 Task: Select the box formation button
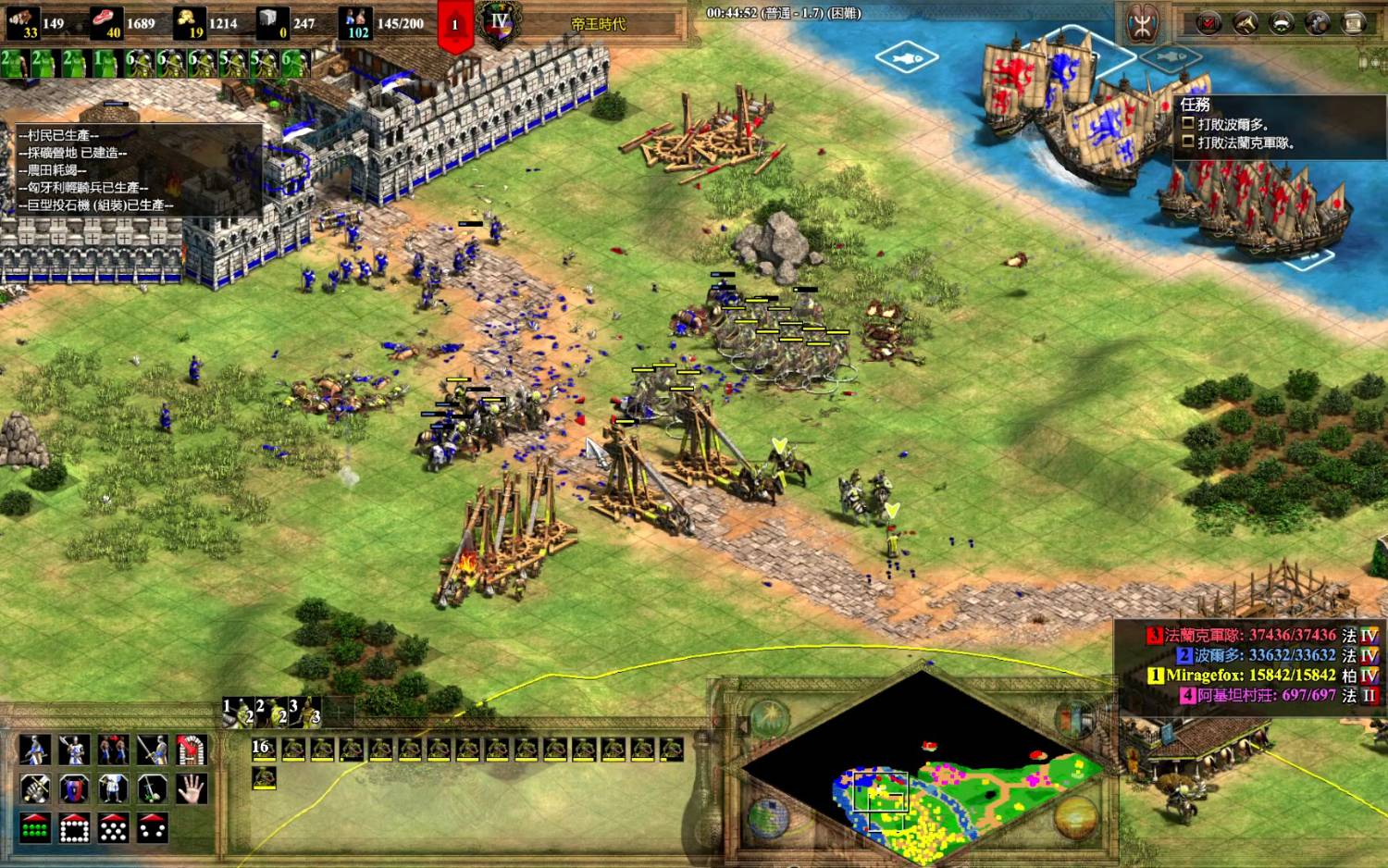point(74,828)
